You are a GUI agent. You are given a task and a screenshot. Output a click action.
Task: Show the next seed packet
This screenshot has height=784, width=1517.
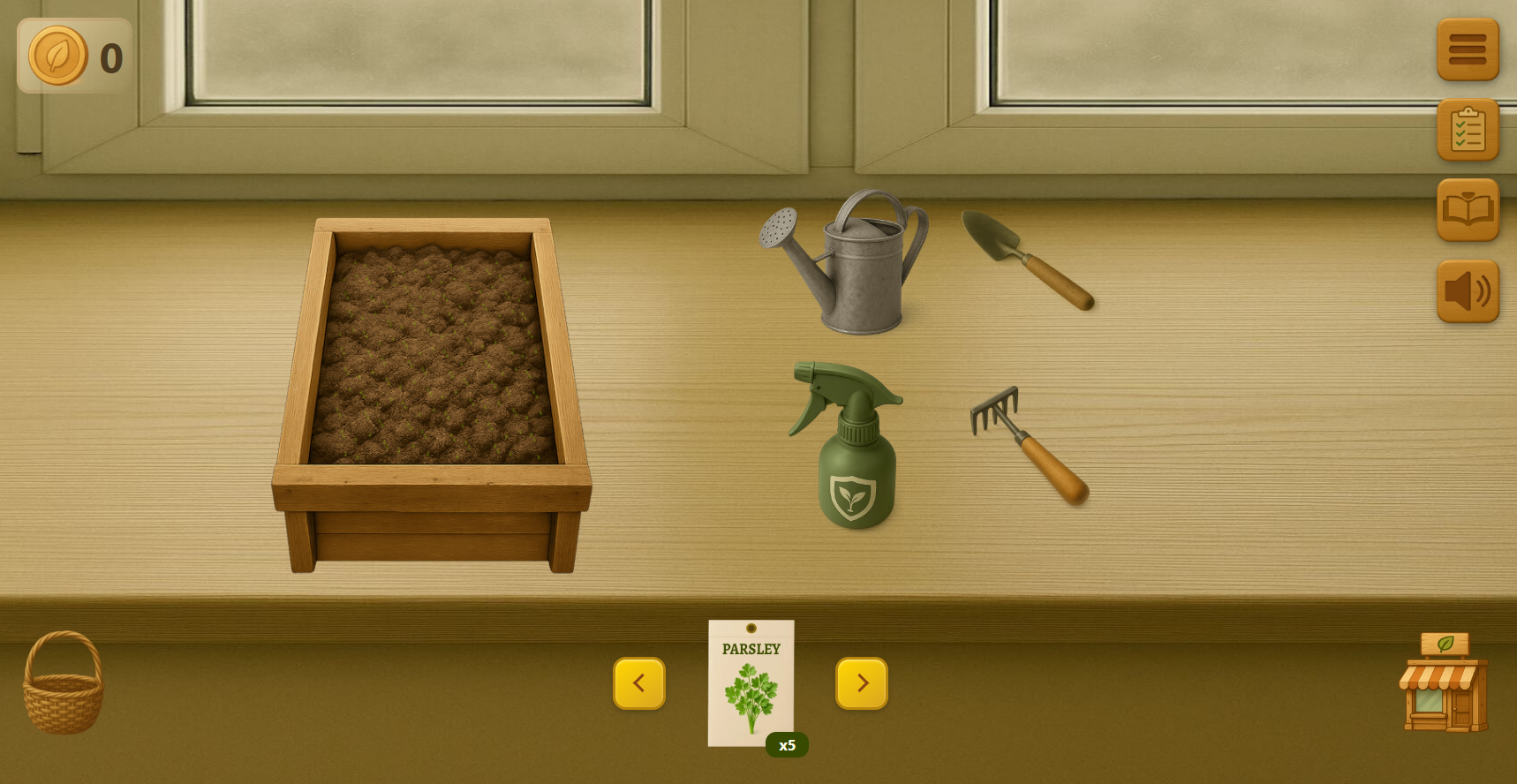pyautogui.click(x=861, y=683)
